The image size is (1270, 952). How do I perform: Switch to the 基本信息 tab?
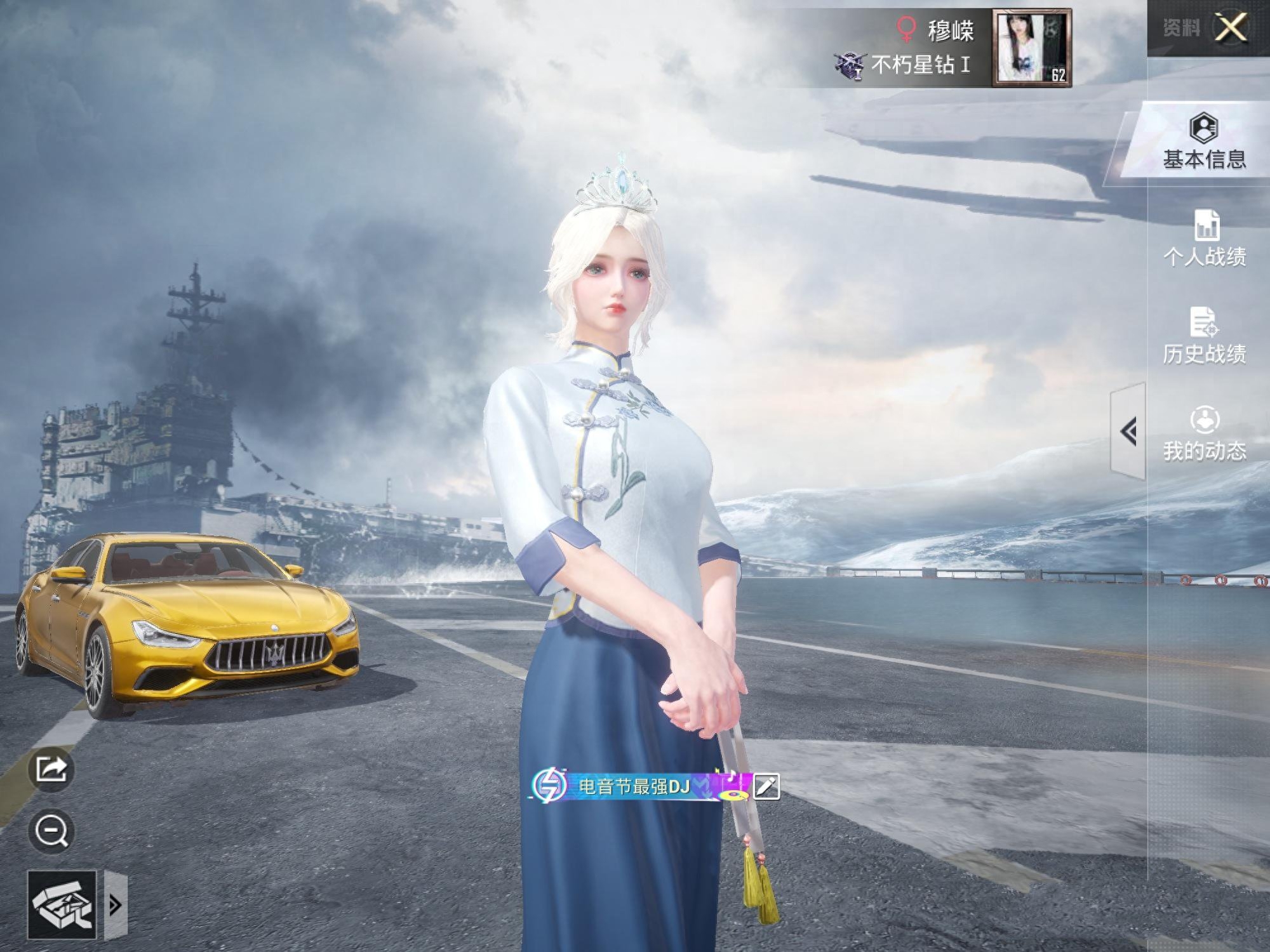(1204, 142)
